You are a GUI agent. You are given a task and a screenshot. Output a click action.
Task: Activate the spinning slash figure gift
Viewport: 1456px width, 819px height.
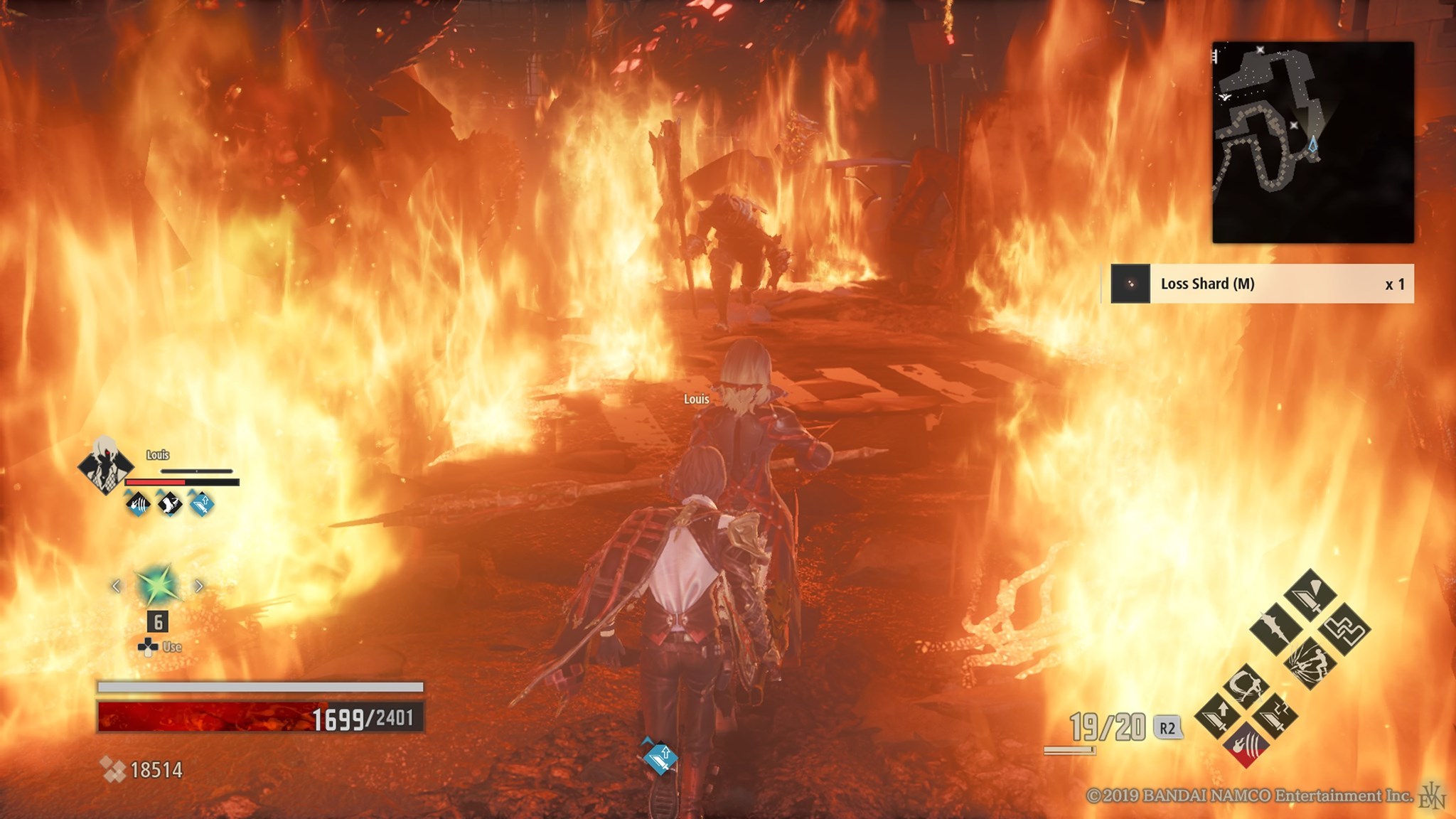click(x=1247, y=685)
